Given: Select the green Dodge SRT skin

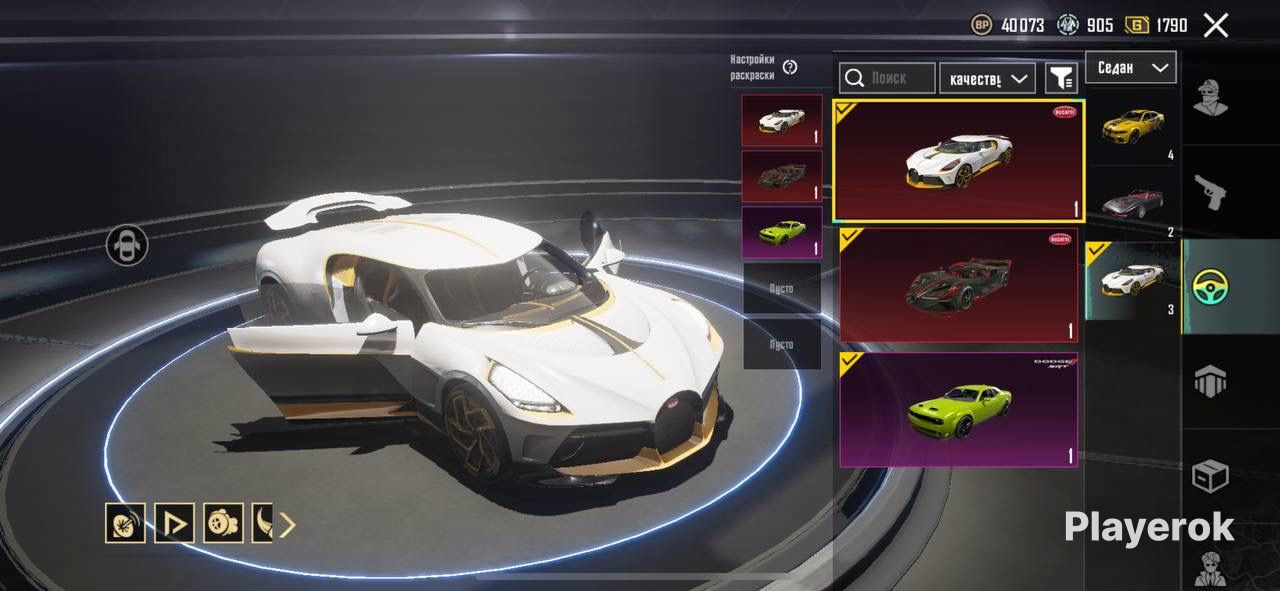Looking at the screenshot, I should tap(958, 409).
